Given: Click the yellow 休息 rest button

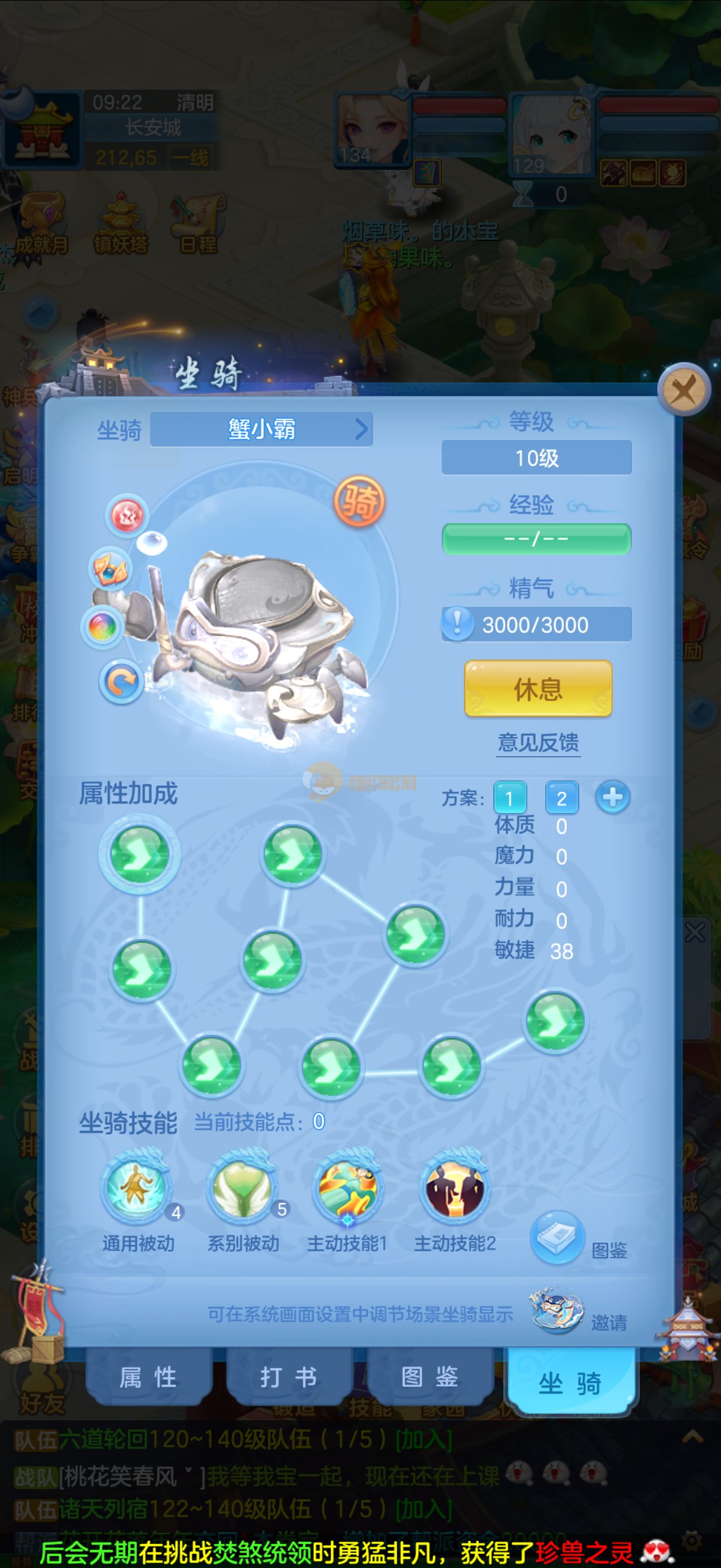Looking at the screenshot, I should [538, 688].
